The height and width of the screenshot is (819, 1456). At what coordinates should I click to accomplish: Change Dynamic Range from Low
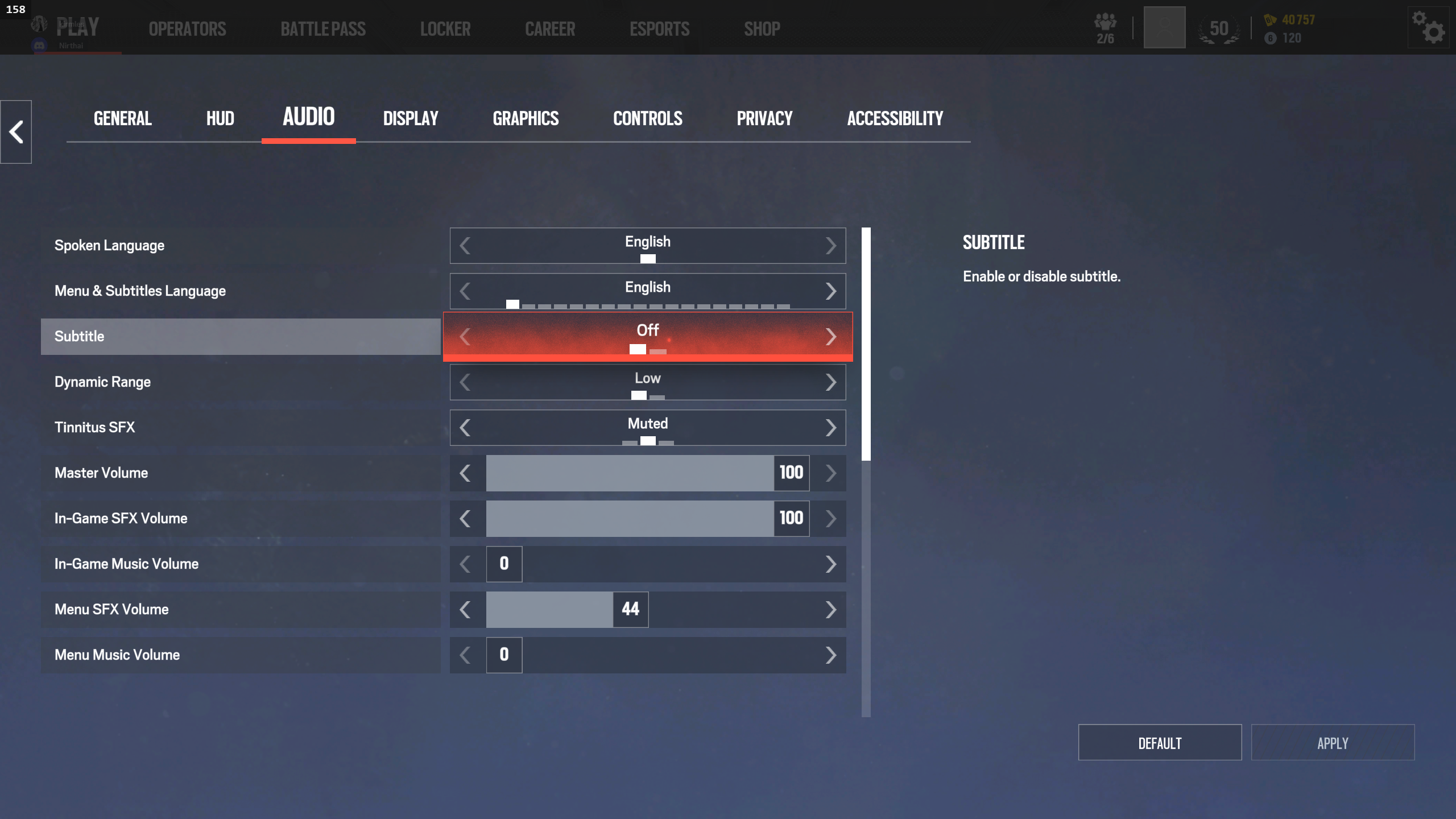click(832, 382)
